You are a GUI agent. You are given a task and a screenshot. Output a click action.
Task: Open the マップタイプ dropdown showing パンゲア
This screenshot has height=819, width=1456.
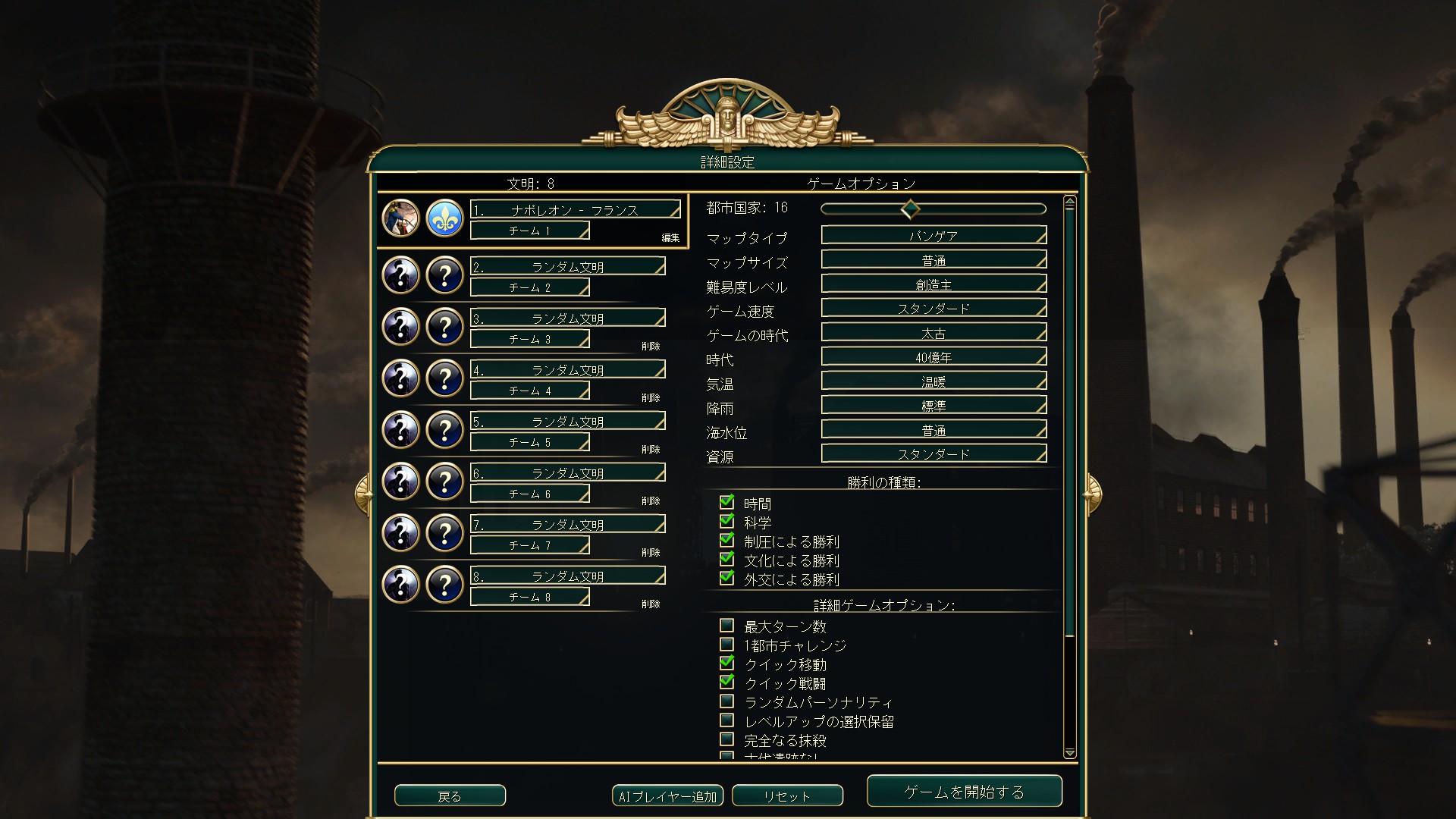pos(933,235)
